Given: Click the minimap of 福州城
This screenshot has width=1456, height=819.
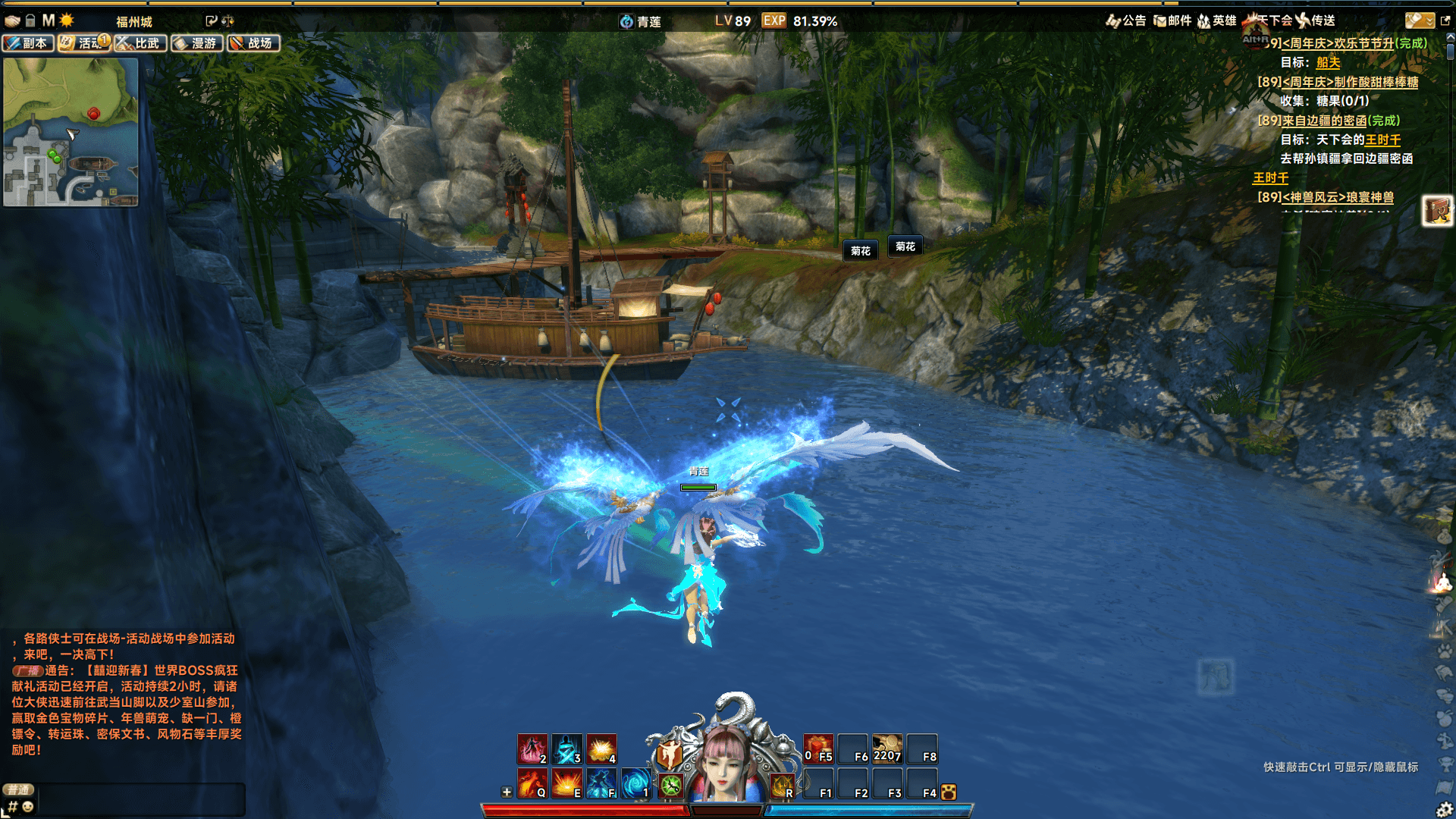Looking at the screenshot, I should (x=71, y=132).
